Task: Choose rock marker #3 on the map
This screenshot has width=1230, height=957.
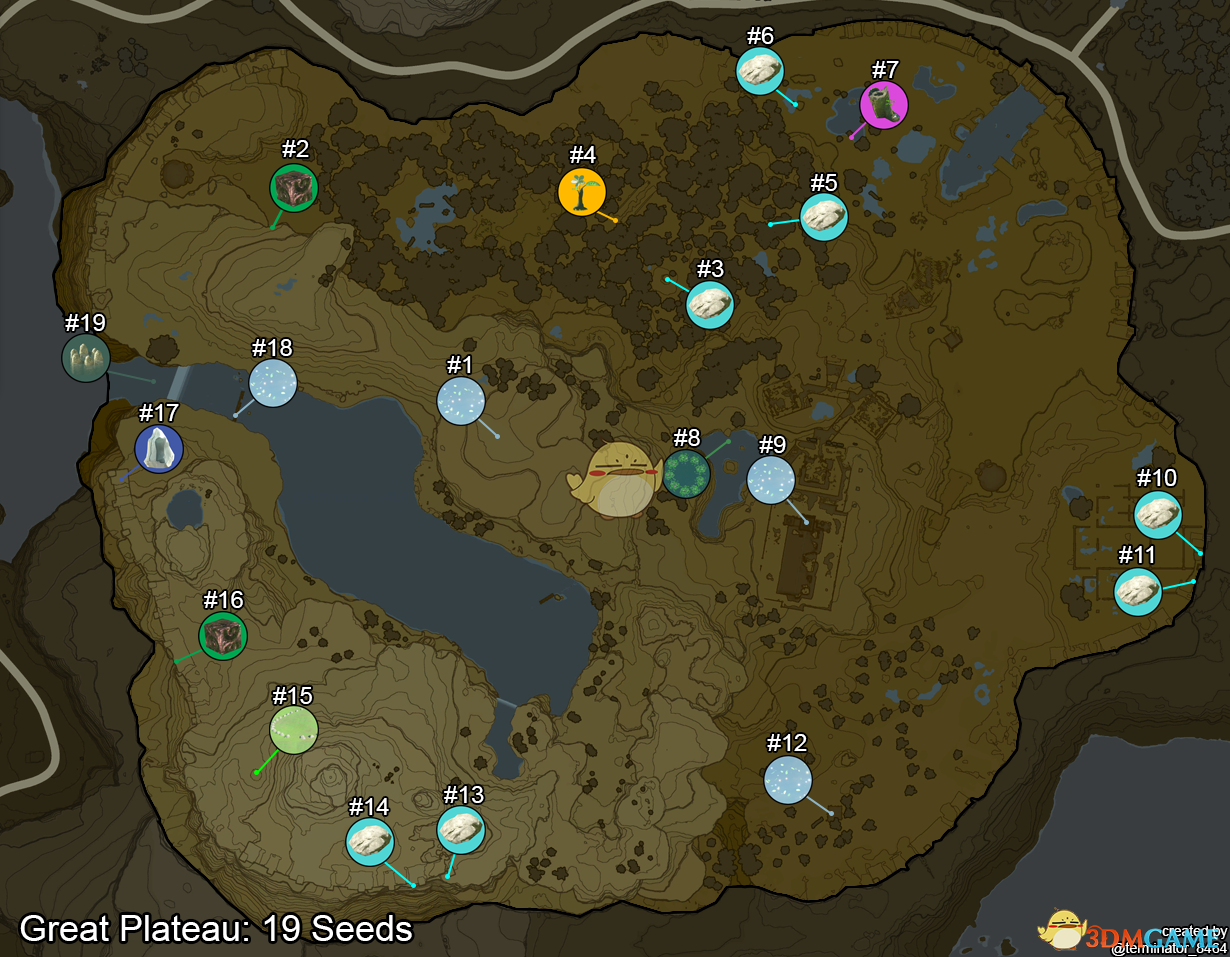Action: point(710,305)
